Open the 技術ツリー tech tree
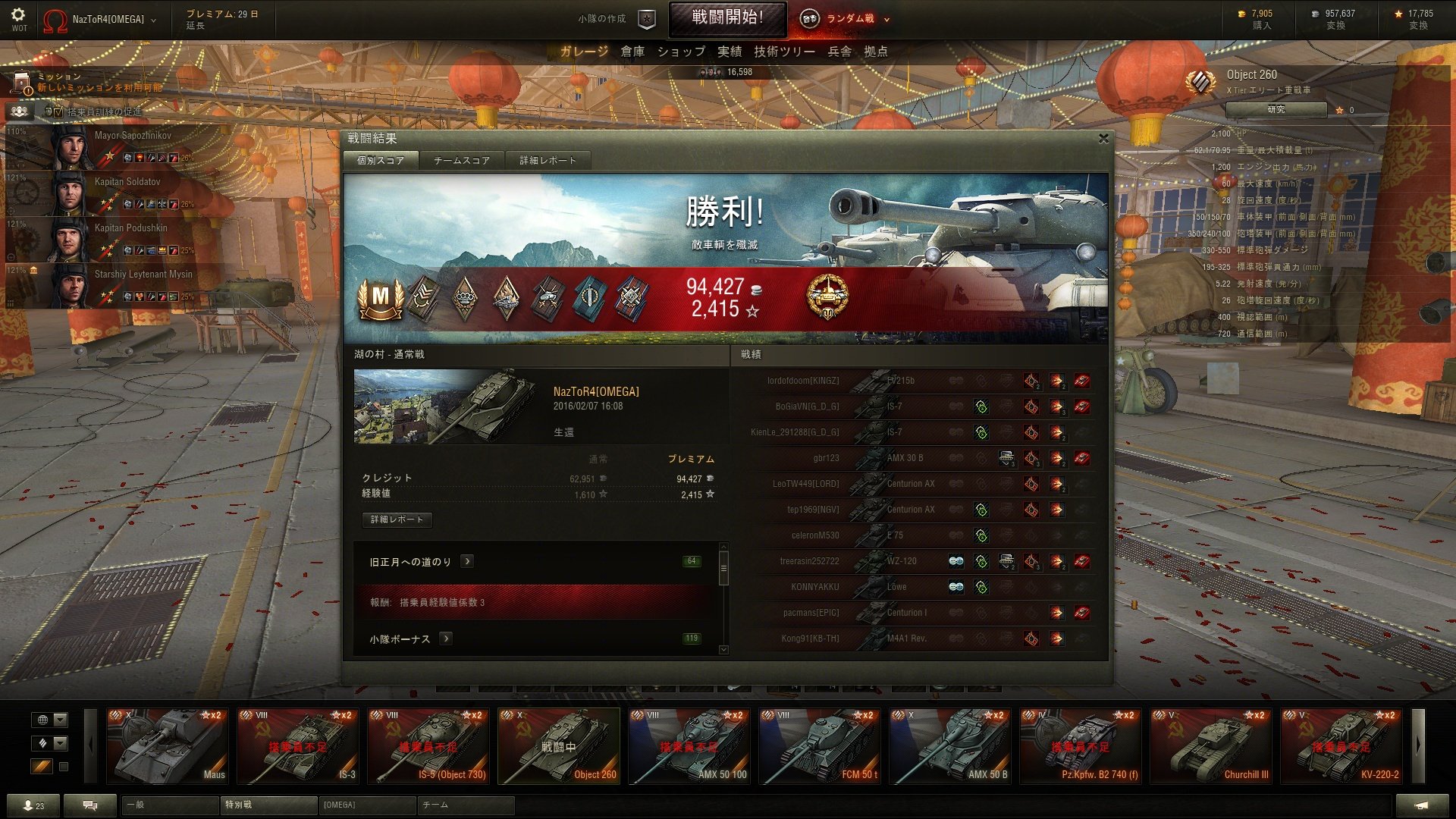This screenshot has height=819, width=1456. pos(784,52)
